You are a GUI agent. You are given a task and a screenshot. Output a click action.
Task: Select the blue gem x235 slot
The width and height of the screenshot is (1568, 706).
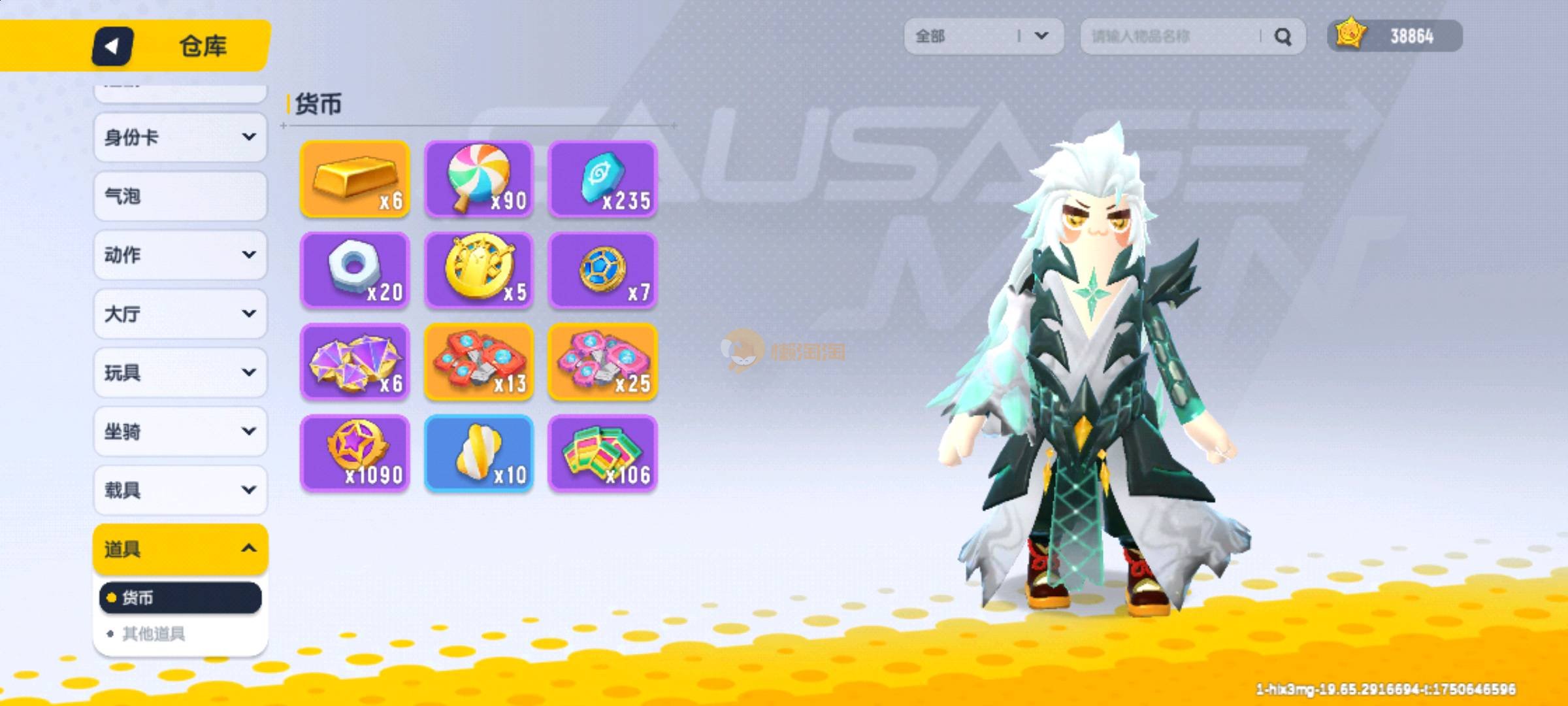603,178
